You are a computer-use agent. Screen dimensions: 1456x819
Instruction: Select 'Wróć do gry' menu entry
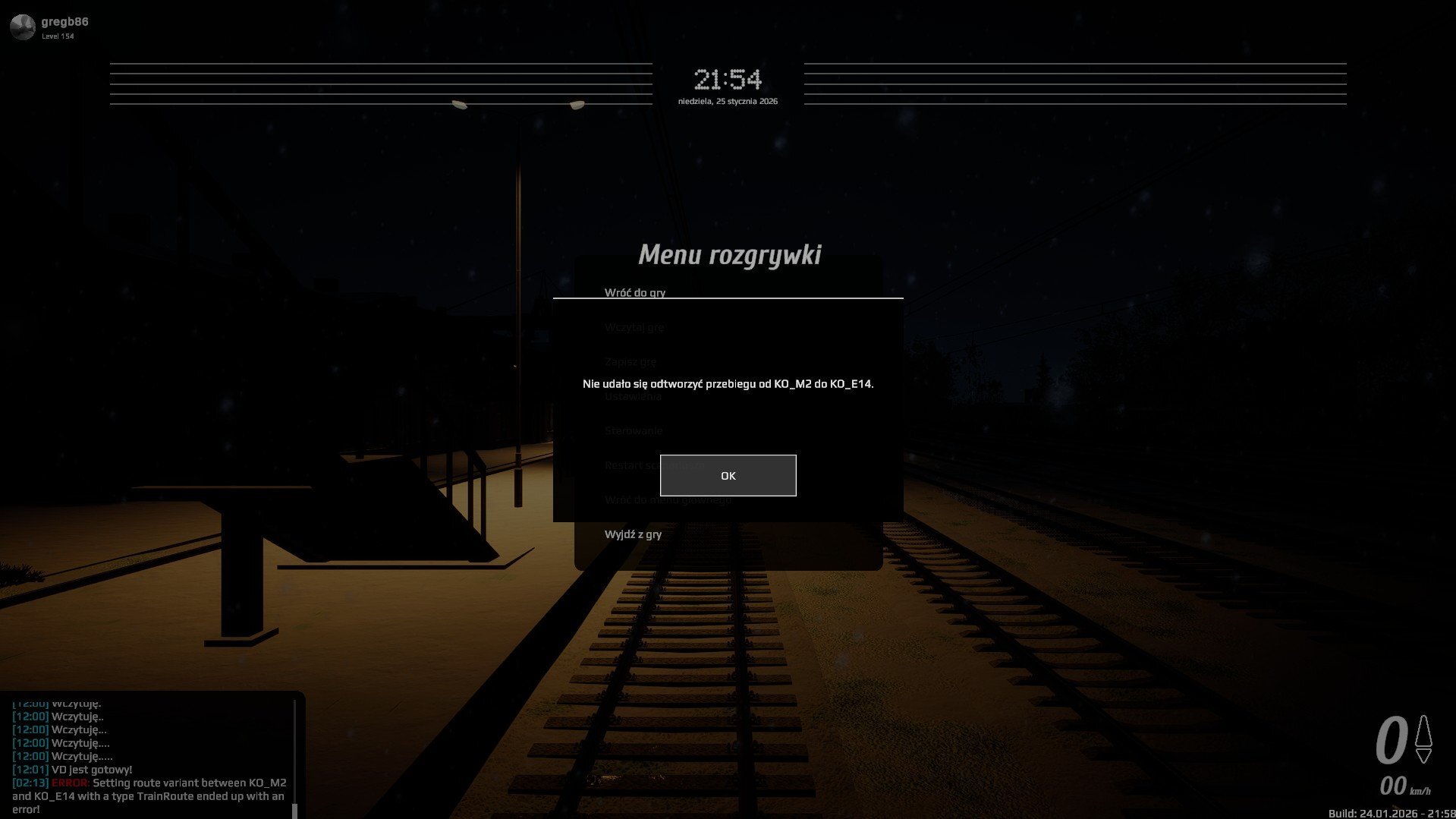[634, 291]
